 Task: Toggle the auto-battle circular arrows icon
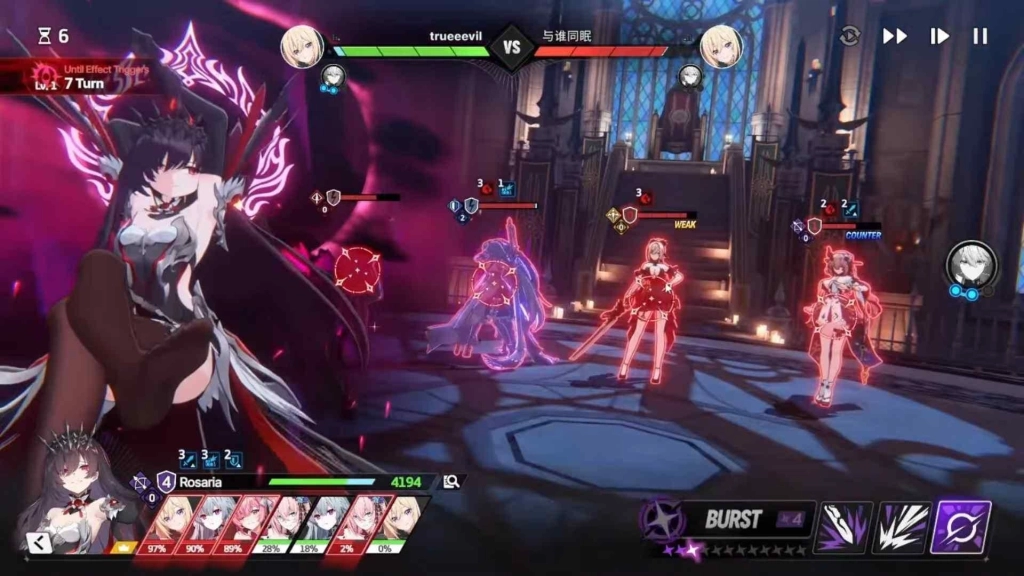850,36
